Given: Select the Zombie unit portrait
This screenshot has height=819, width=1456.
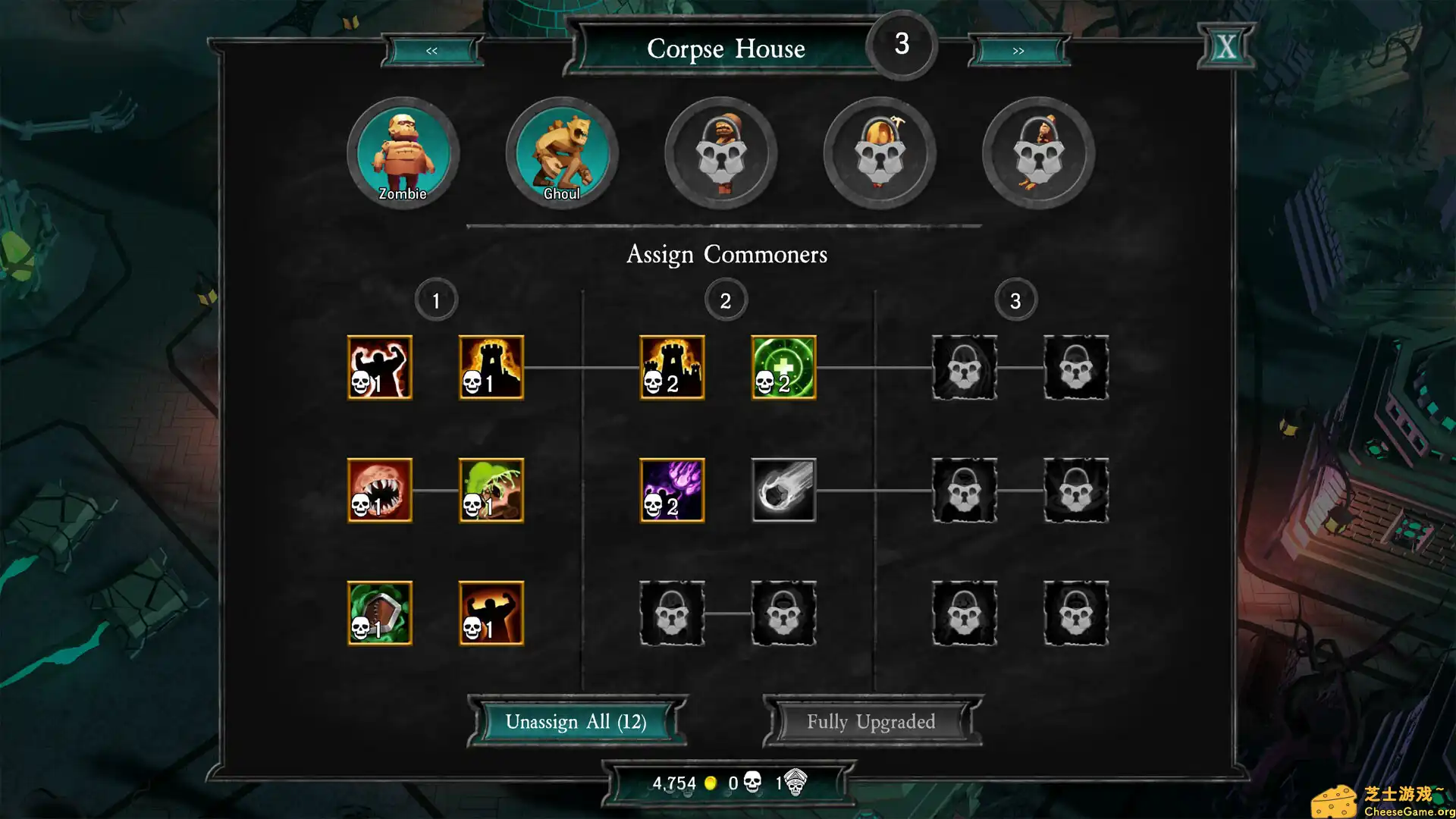Looking at the screenshot, I should pos(403,153).
